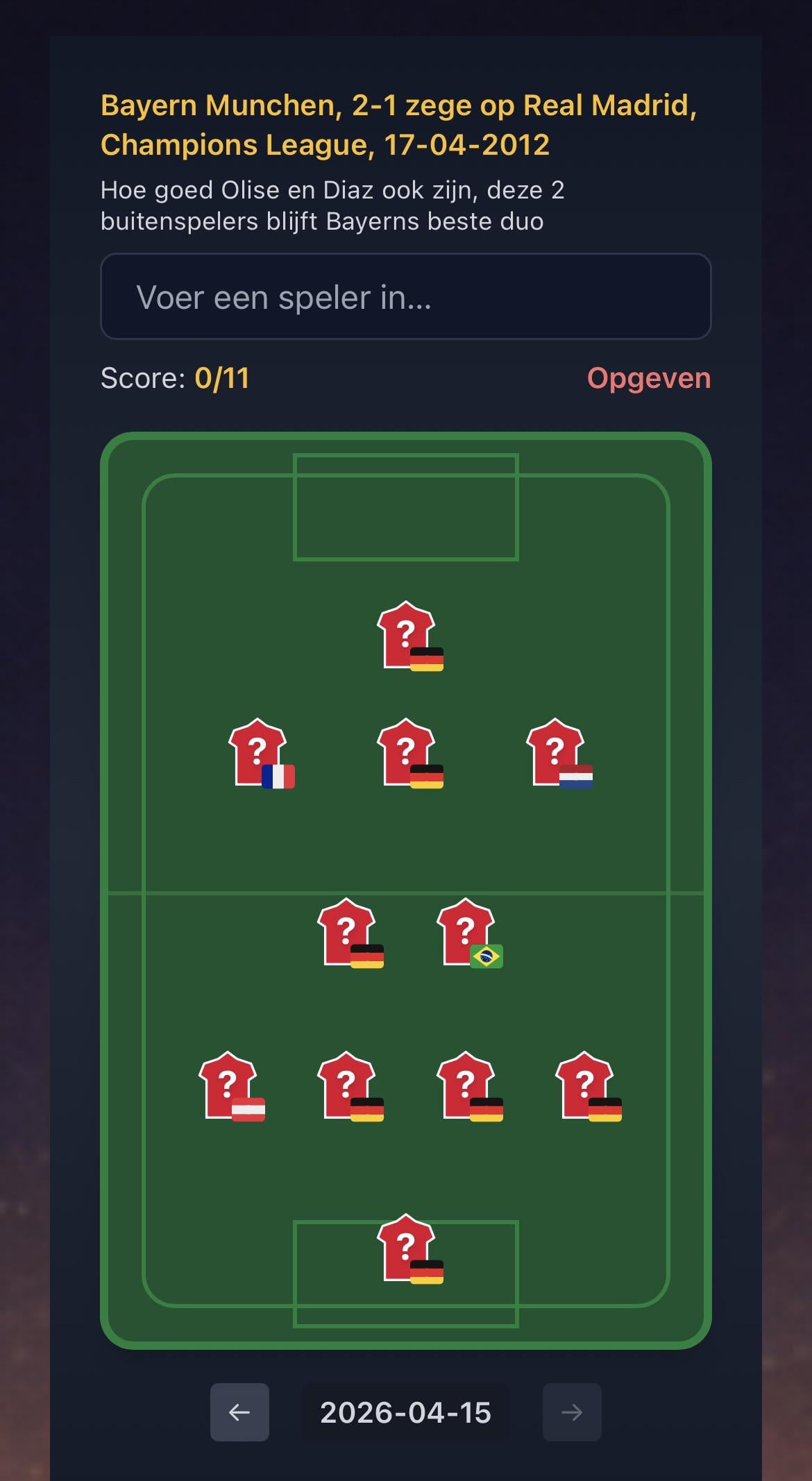Click the next-day arrow button
This screenshot has height=1481, width=812.
(x=571, y=1412)
